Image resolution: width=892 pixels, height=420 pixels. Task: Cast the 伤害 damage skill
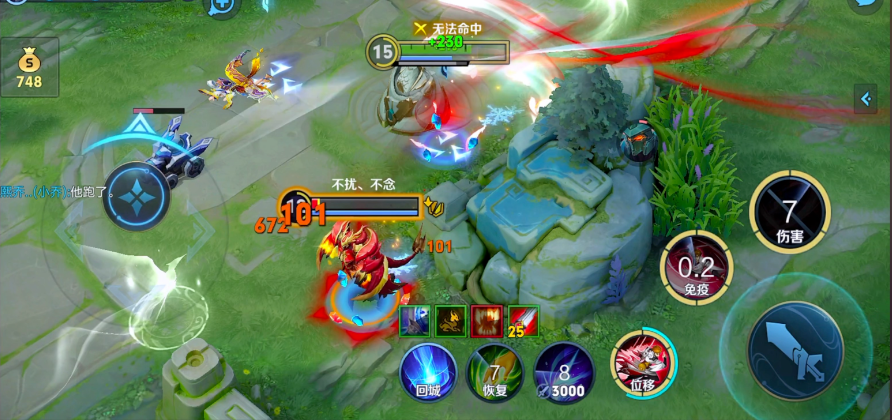point(789,212)
